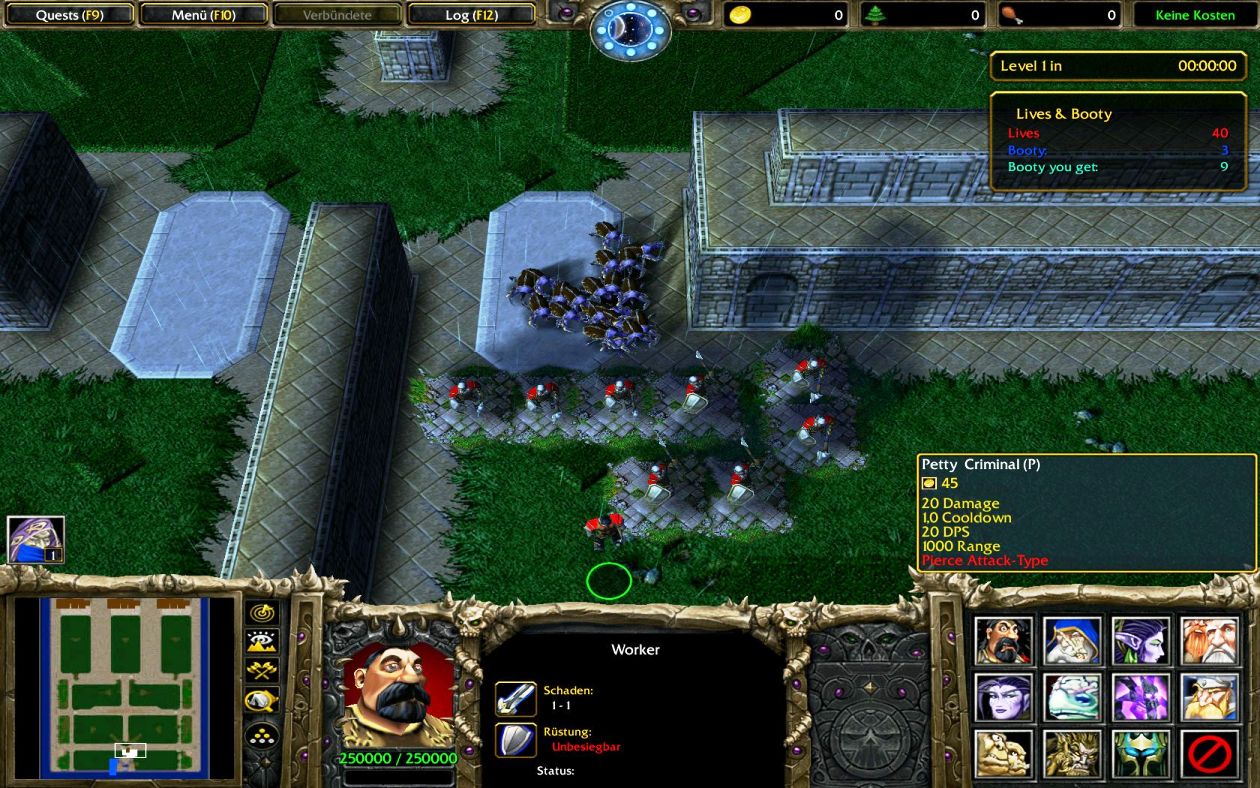Open the Quests log
1260x788 pixels.
(x=69, y=15)
